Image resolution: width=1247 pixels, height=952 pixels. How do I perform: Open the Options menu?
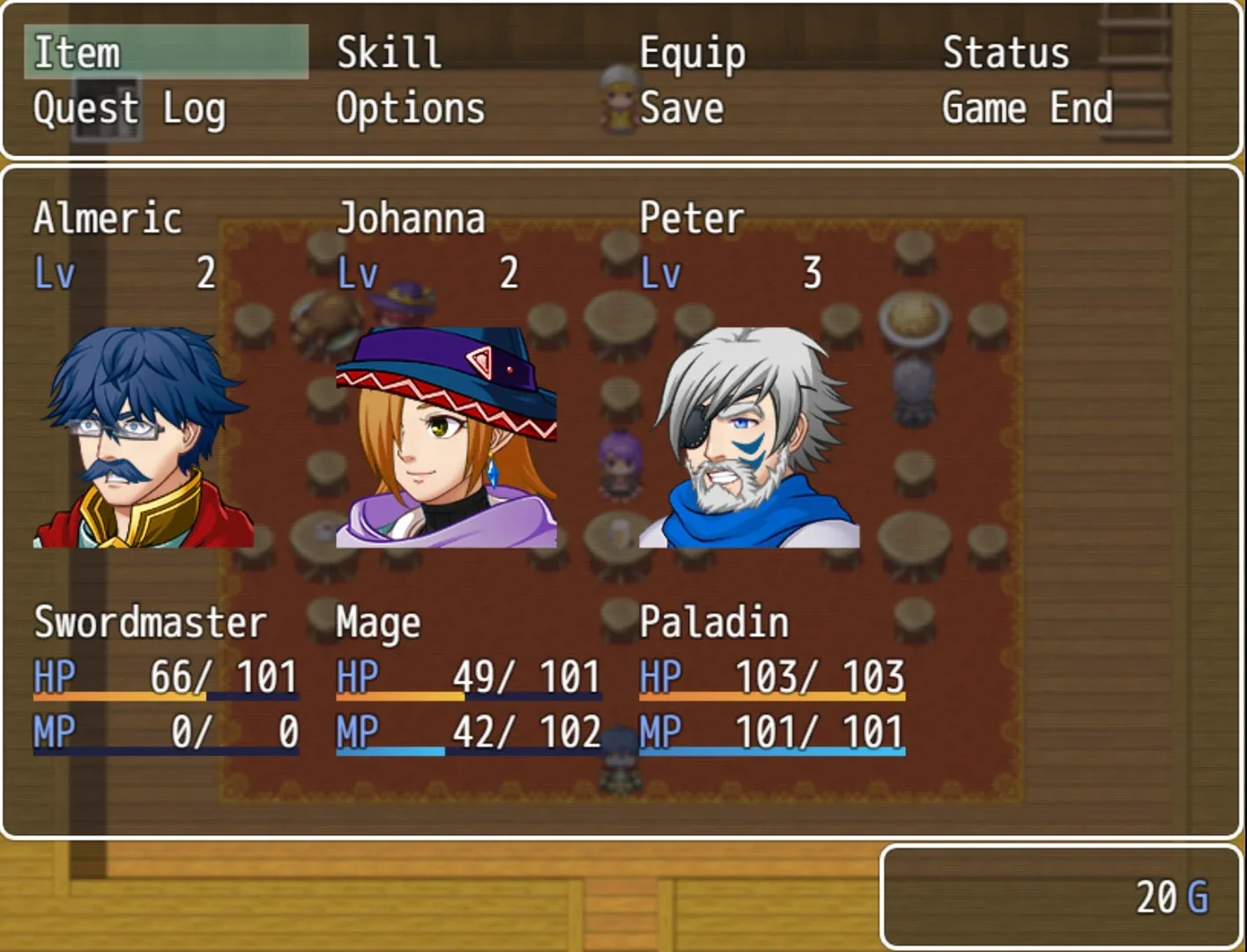tap(411, 109)
